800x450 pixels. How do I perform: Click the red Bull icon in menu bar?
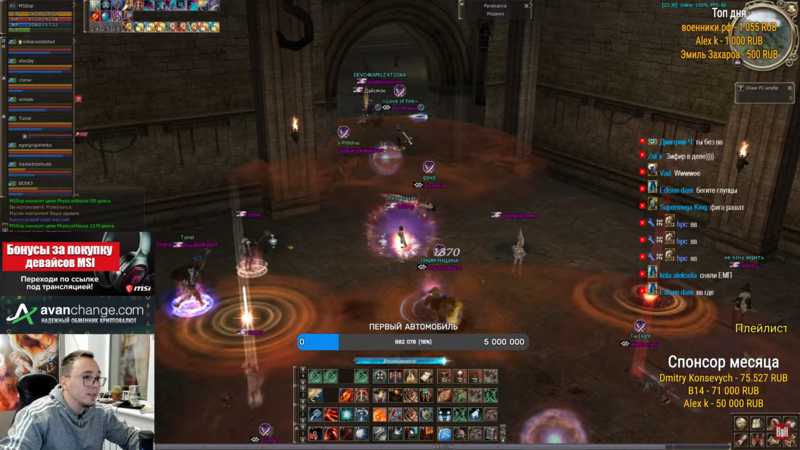(x=783, y=432)
